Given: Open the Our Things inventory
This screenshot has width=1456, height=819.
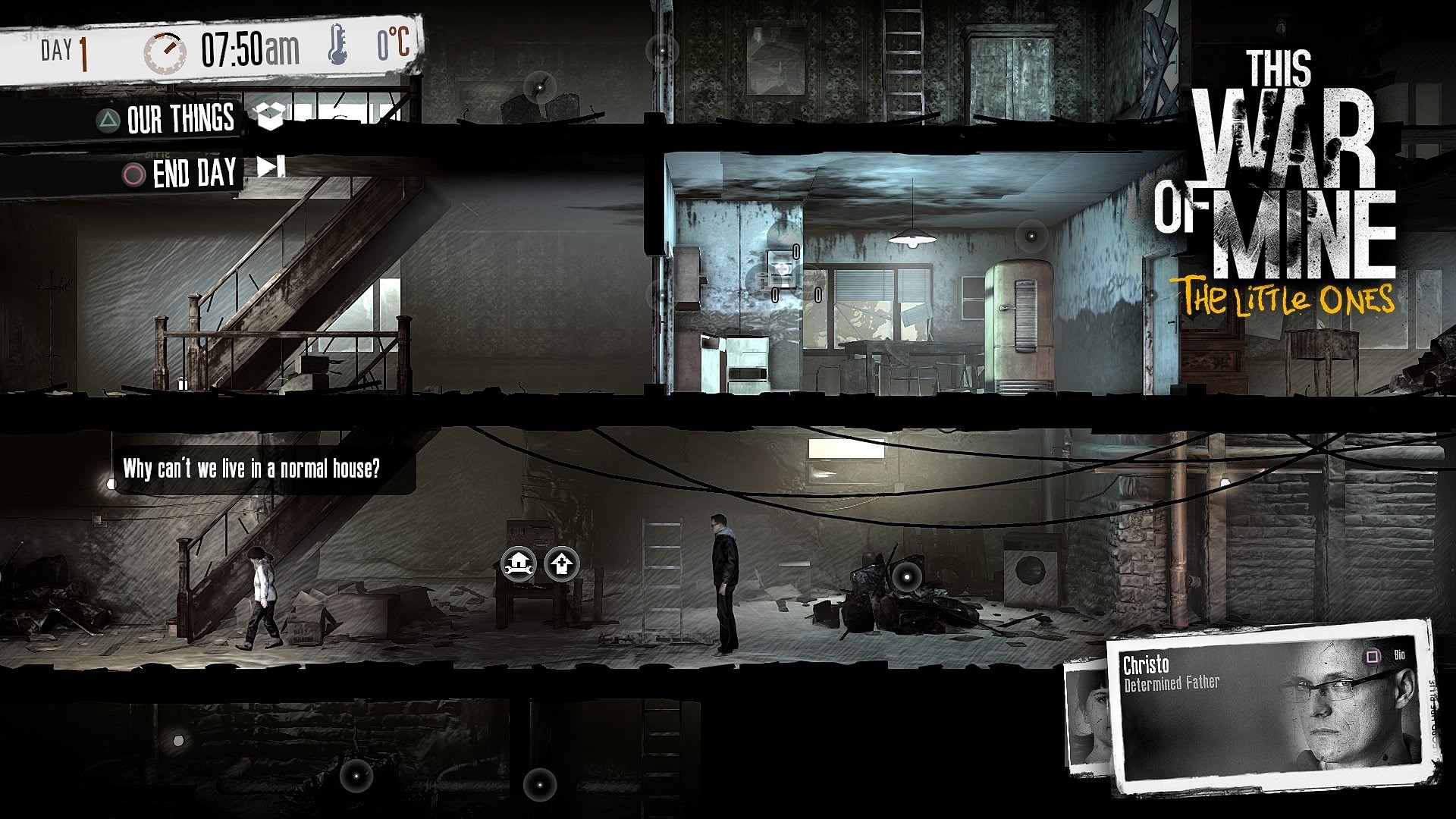Looking at the screenshot, I should click(182, 119).
